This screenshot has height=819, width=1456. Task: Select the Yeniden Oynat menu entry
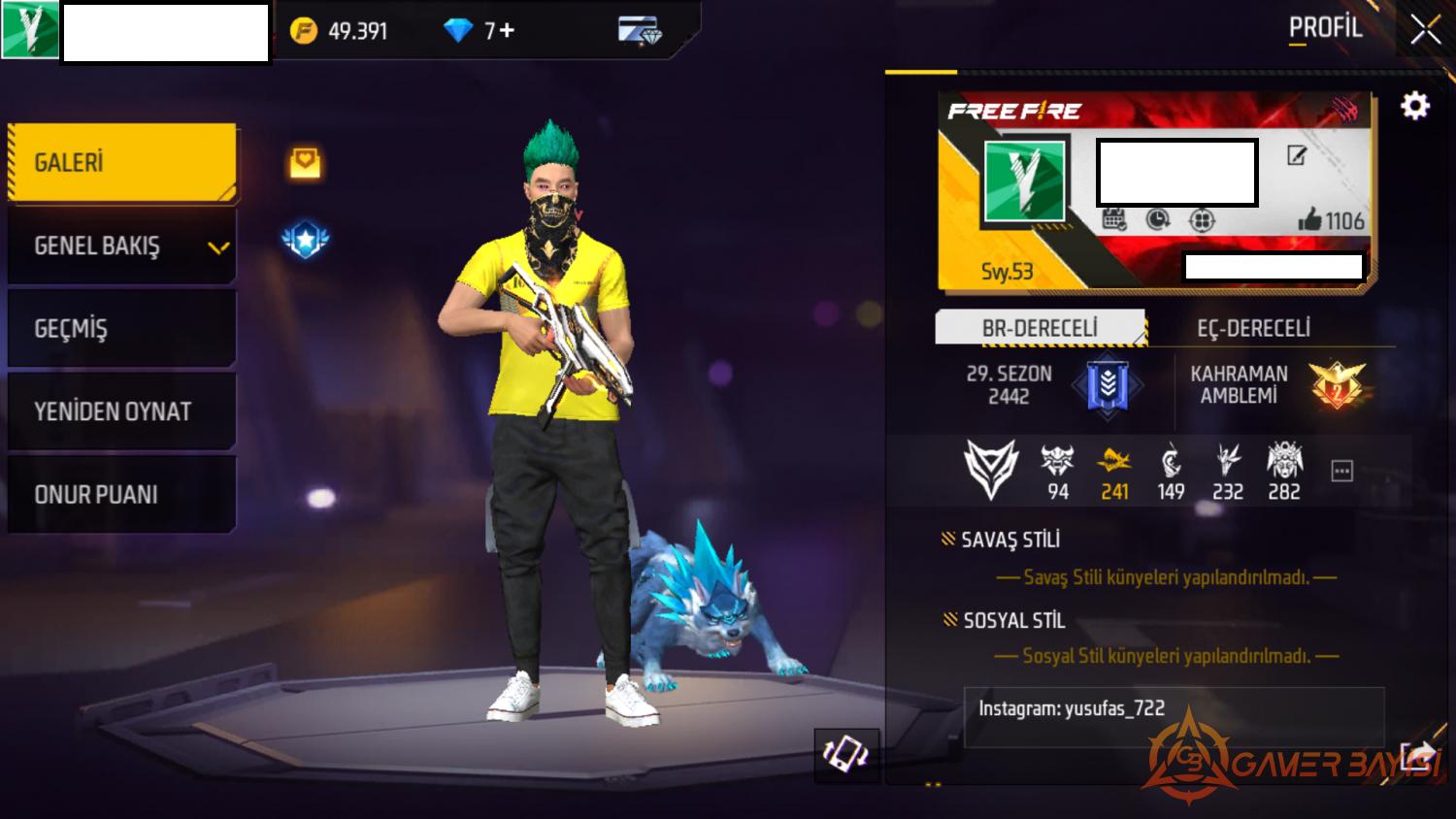(121, 411)
